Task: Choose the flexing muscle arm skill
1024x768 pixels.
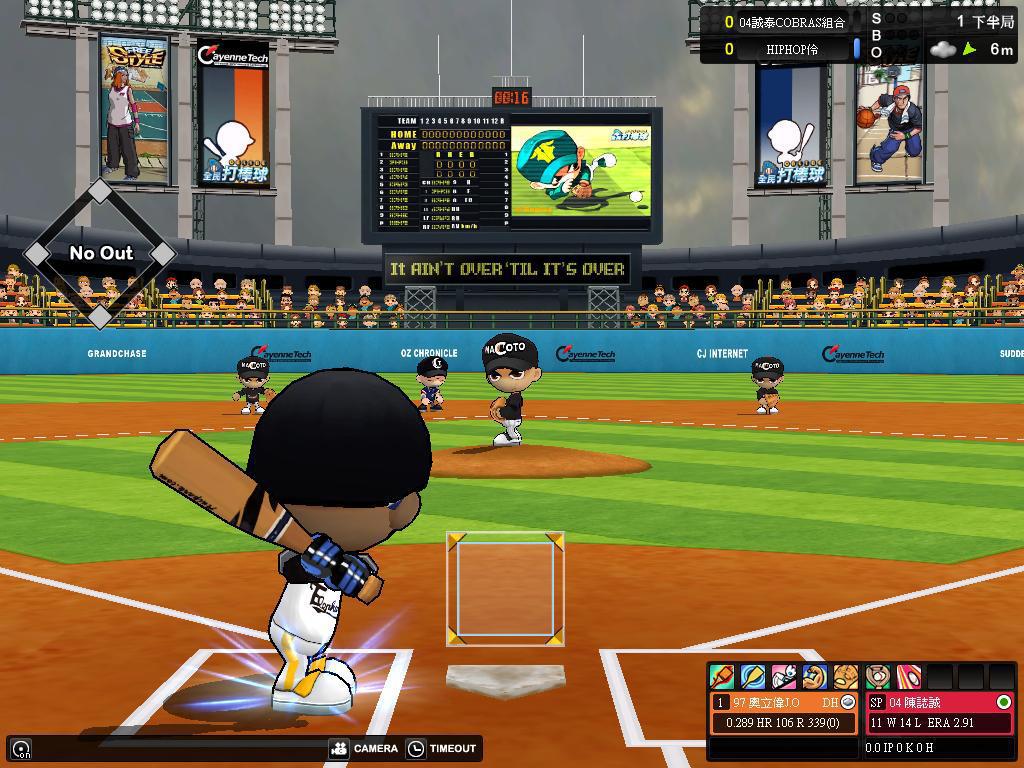Action: (x=815, y=677)
